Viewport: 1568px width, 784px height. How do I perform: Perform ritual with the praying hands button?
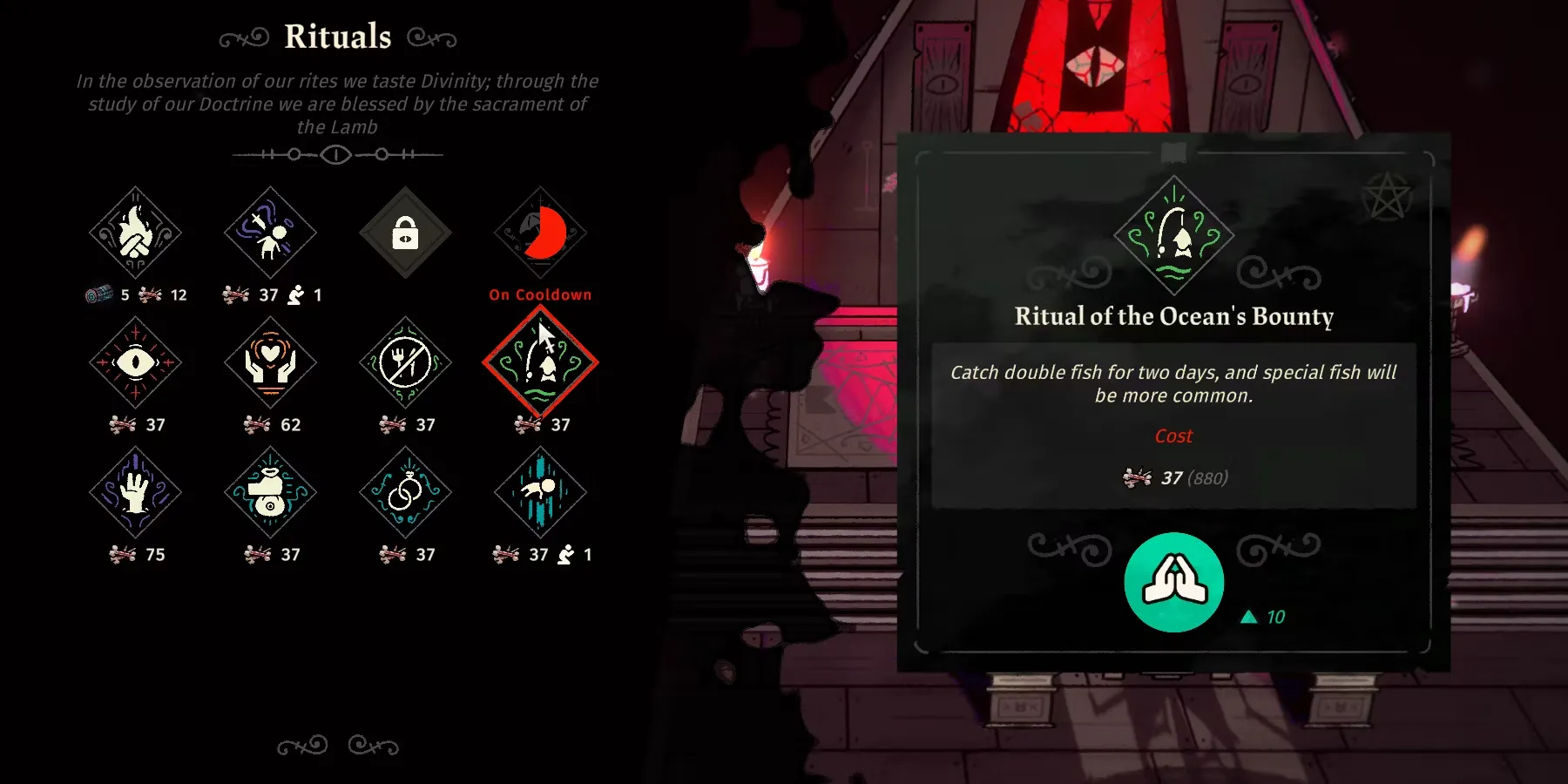(1173, 582)
